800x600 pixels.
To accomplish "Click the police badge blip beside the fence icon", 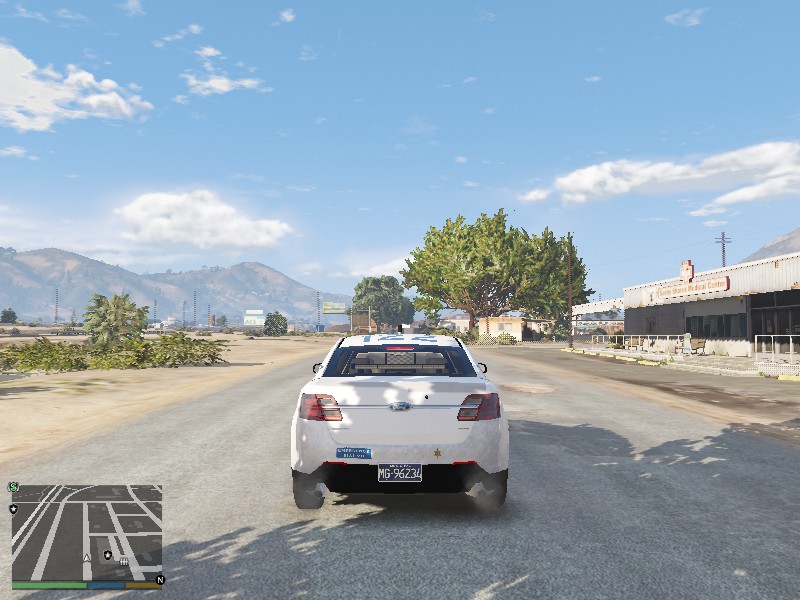I will coord(108,554).
